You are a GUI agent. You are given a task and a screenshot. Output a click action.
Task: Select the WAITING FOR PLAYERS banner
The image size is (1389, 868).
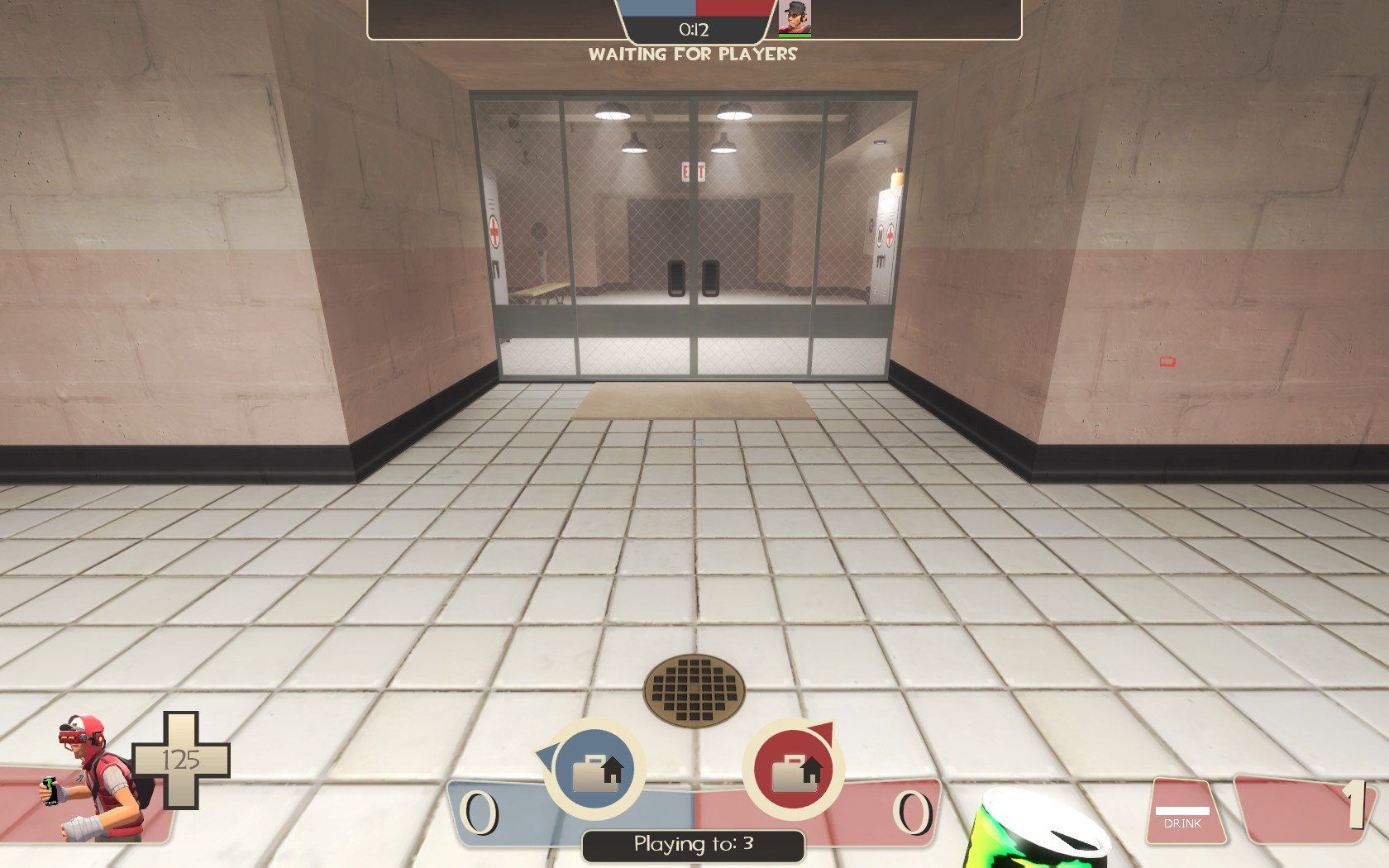[692, 55]
